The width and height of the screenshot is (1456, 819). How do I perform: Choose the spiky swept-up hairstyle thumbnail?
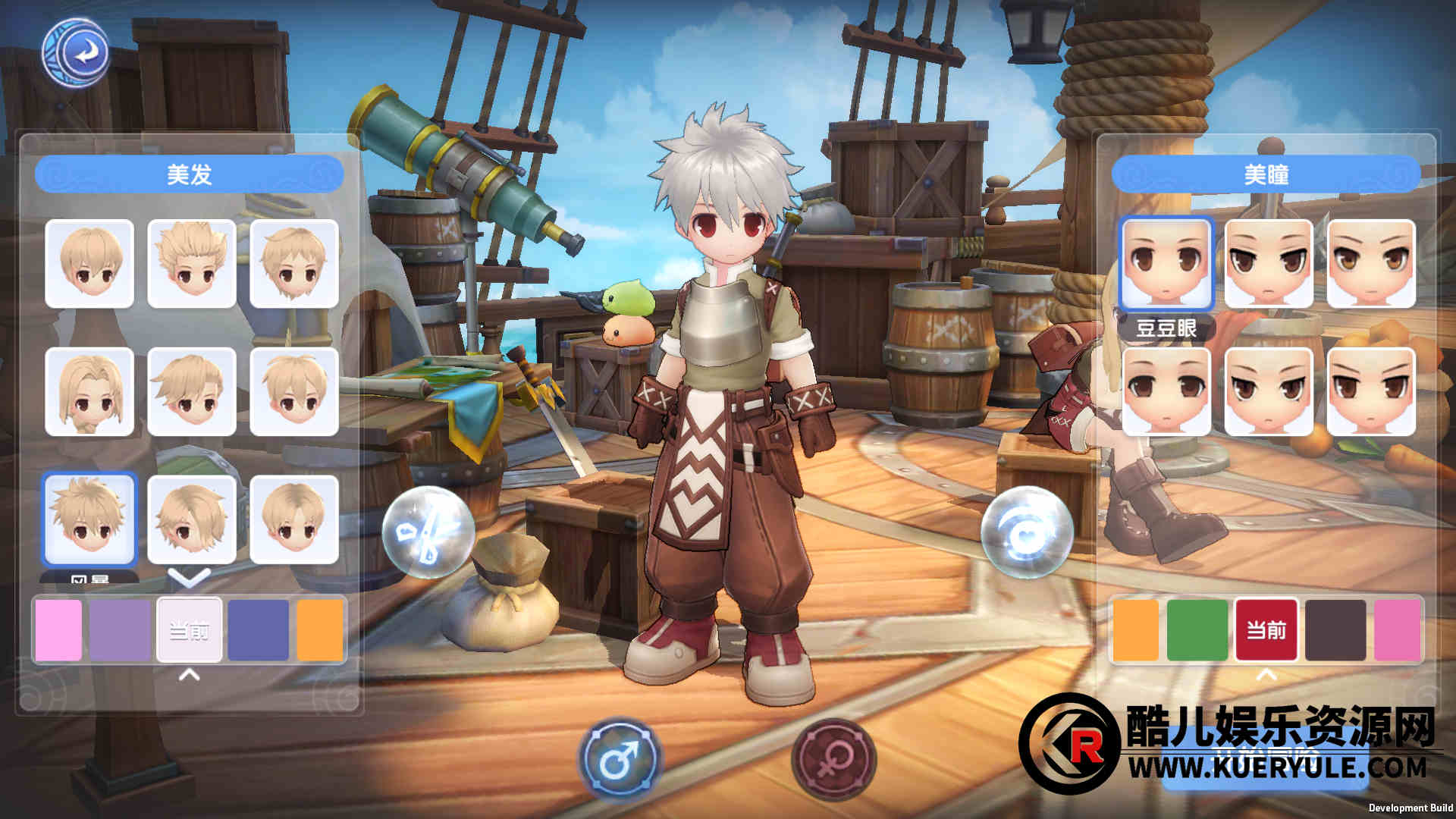192,263
